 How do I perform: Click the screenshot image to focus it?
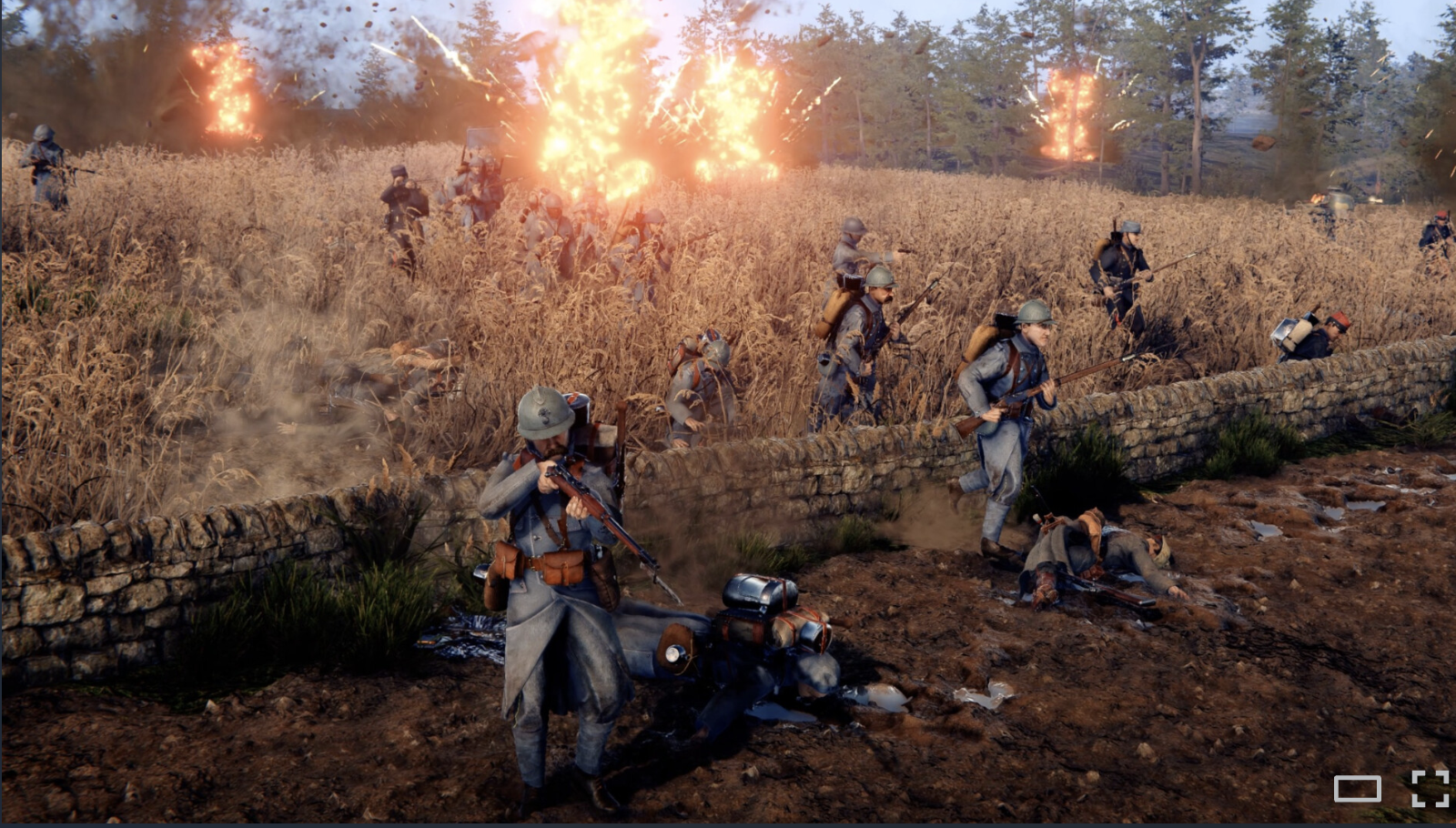tap(728, 409)
